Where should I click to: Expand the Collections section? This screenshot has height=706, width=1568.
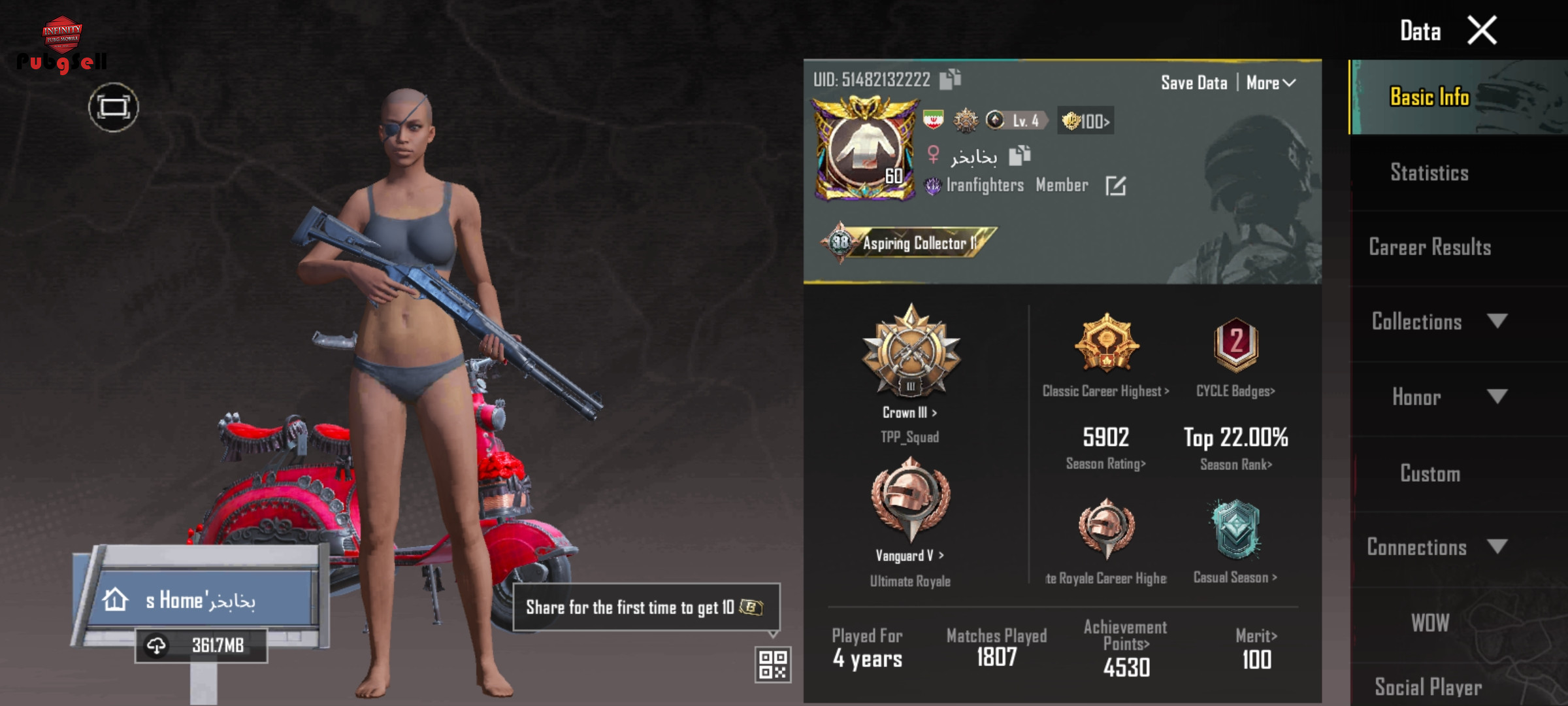[1437, 322]
